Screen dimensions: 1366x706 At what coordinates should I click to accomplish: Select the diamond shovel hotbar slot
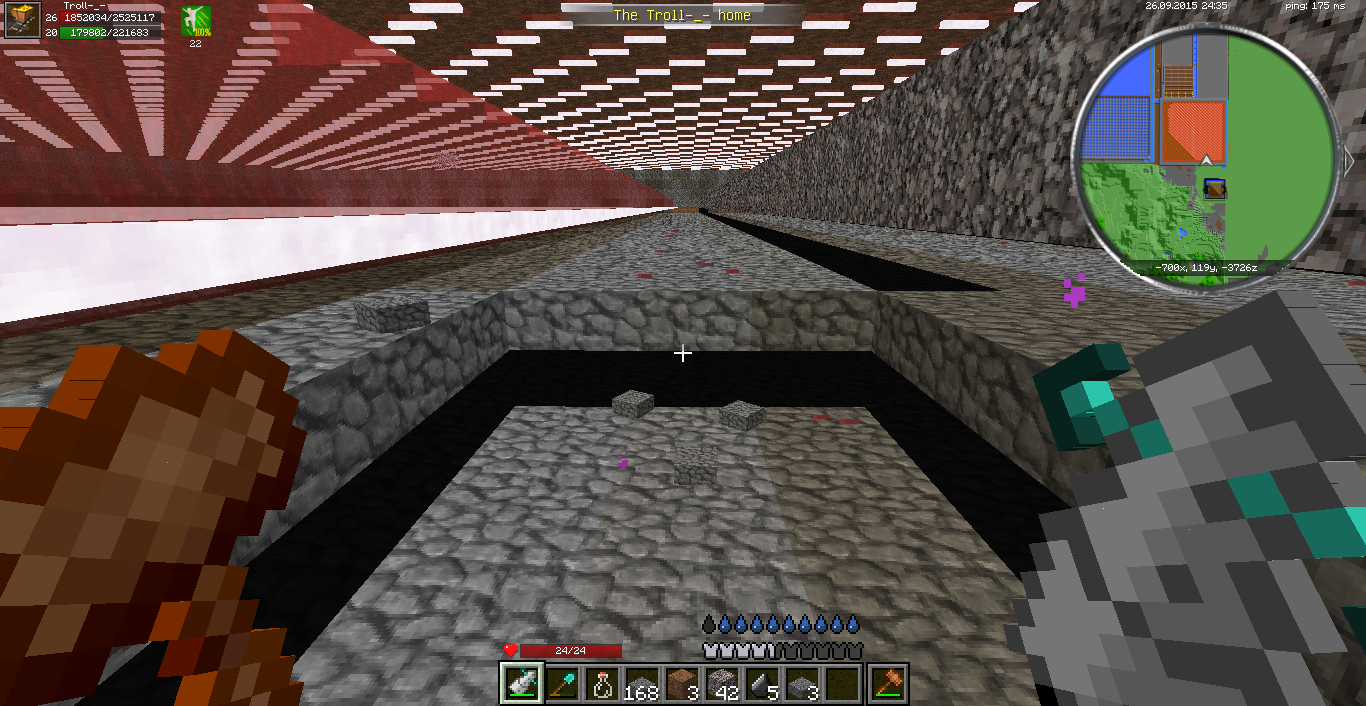point(562,683)
